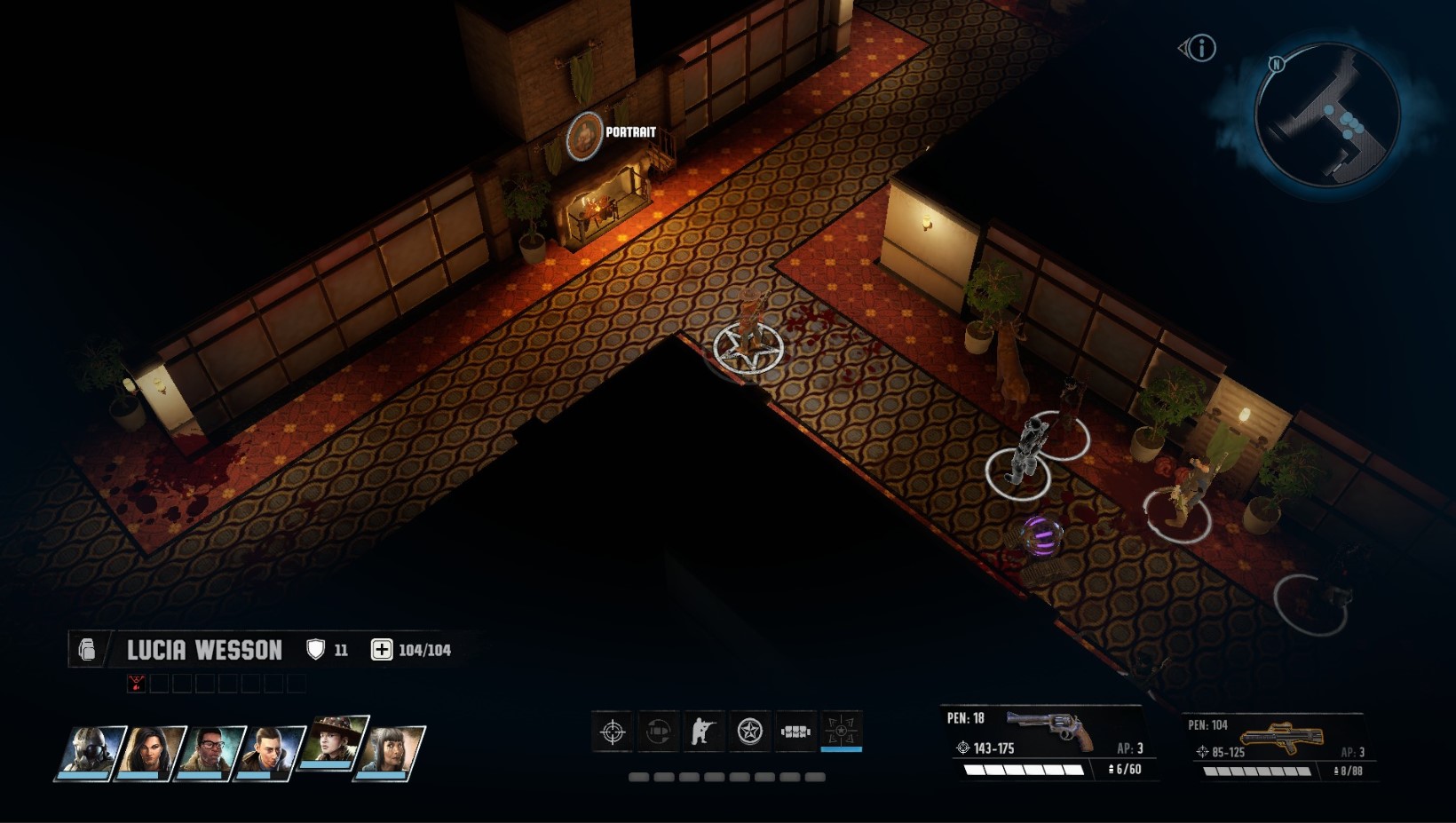The height and width of the screenshot is (823, 1456).
Task: Click the shield armor icon showing 11
Action: [317, 649]
